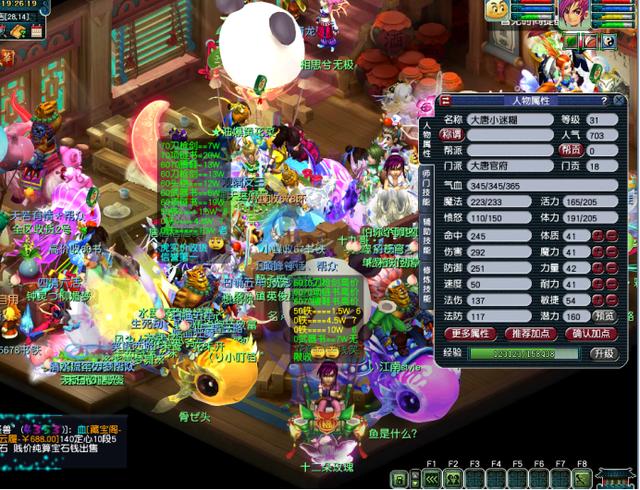Toggle the hotbar lock icon

400,479
